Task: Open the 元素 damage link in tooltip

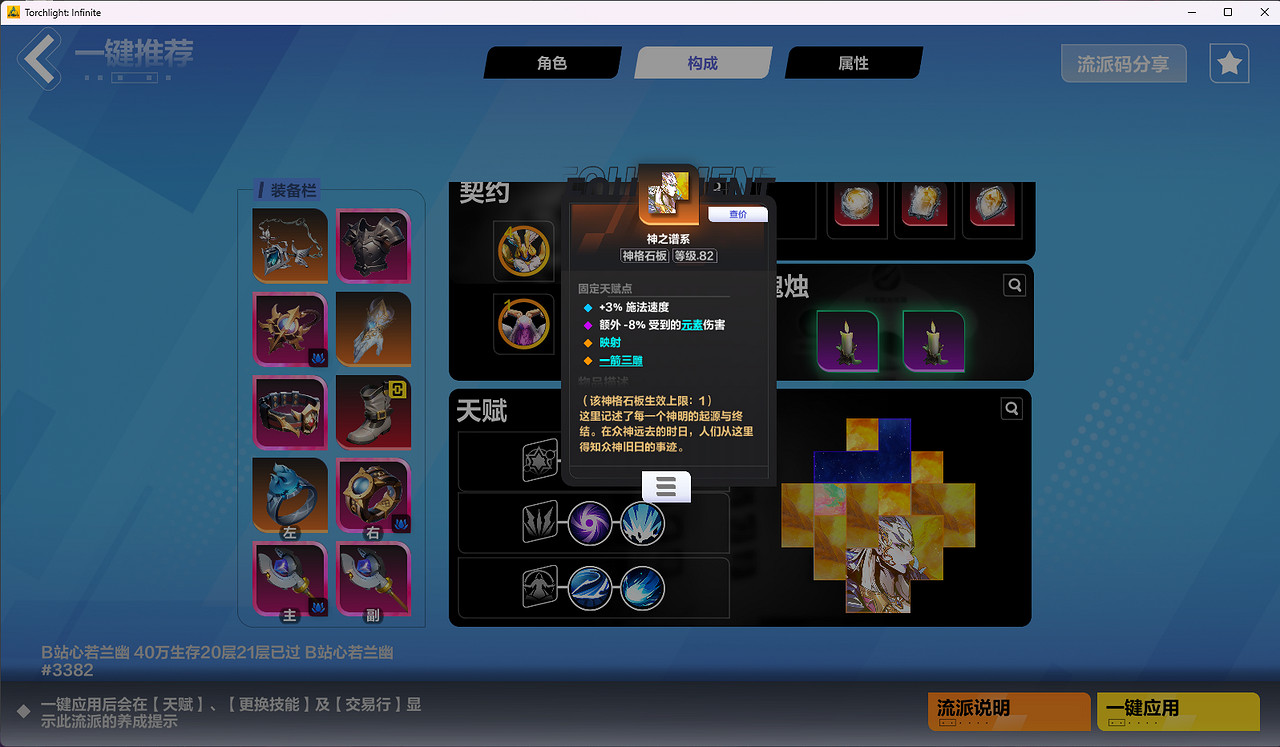Action: [691, 324]
